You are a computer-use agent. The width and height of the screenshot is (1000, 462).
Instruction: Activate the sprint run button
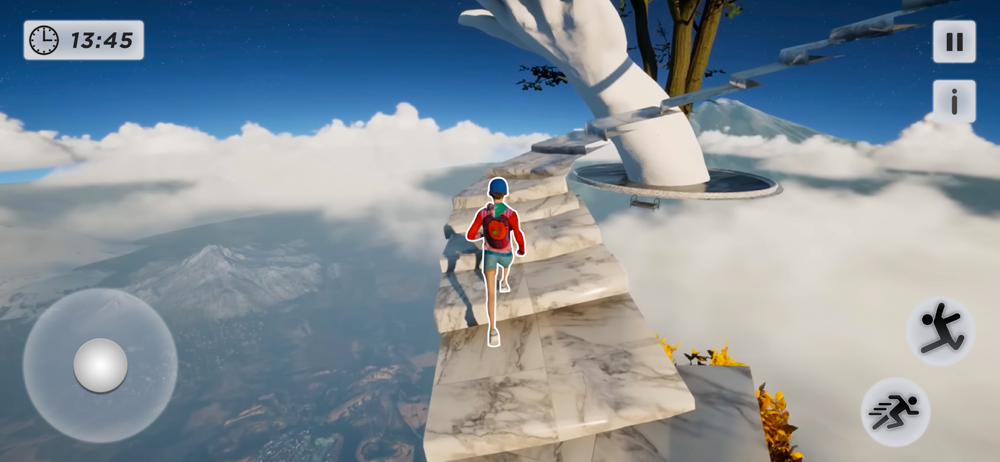click(x=895, y=411)
